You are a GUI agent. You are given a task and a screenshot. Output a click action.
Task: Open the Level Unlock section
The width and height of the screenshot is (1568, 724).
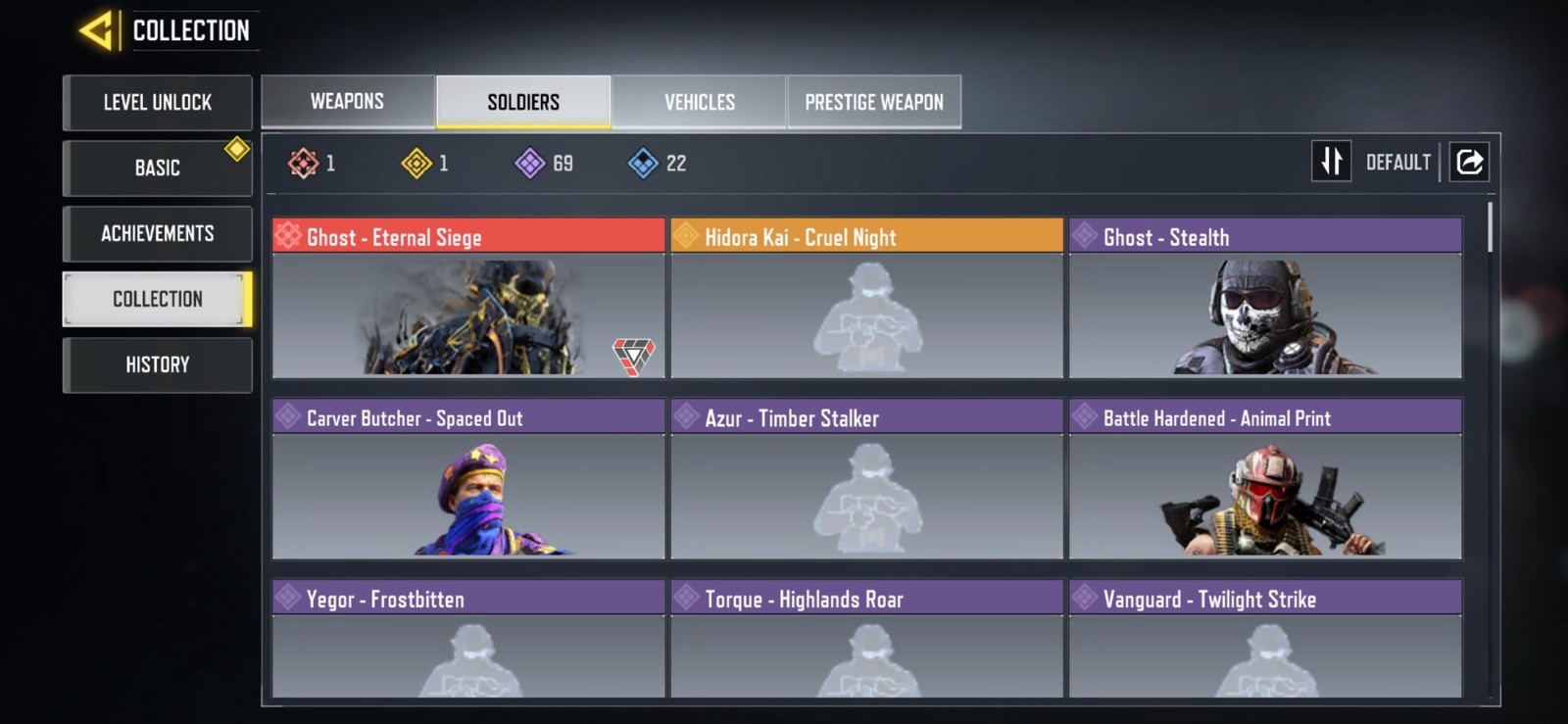point(158,102)
